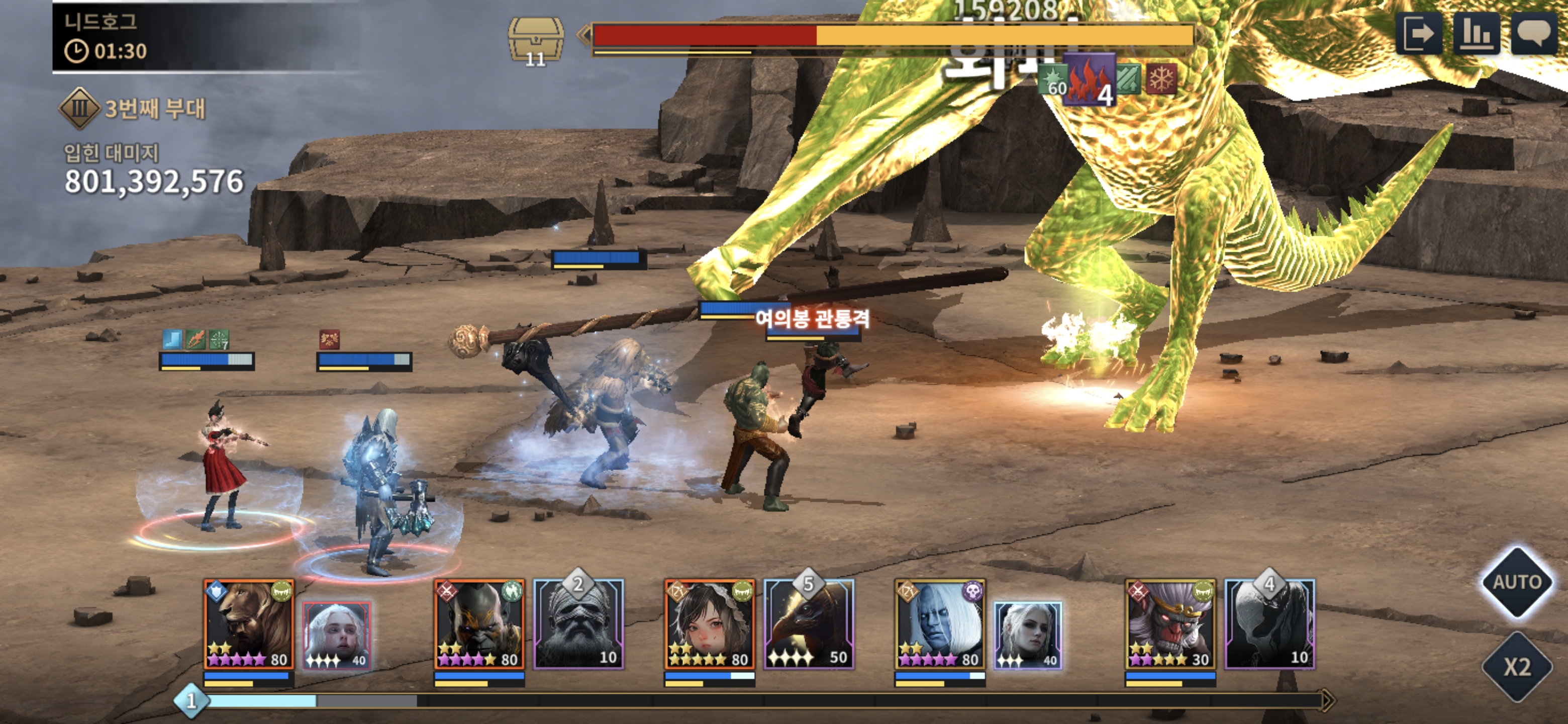Toggle the AUTO battle button
Image resolution: width=1568 pixels, height=724 pixels.
[1516, 583]
